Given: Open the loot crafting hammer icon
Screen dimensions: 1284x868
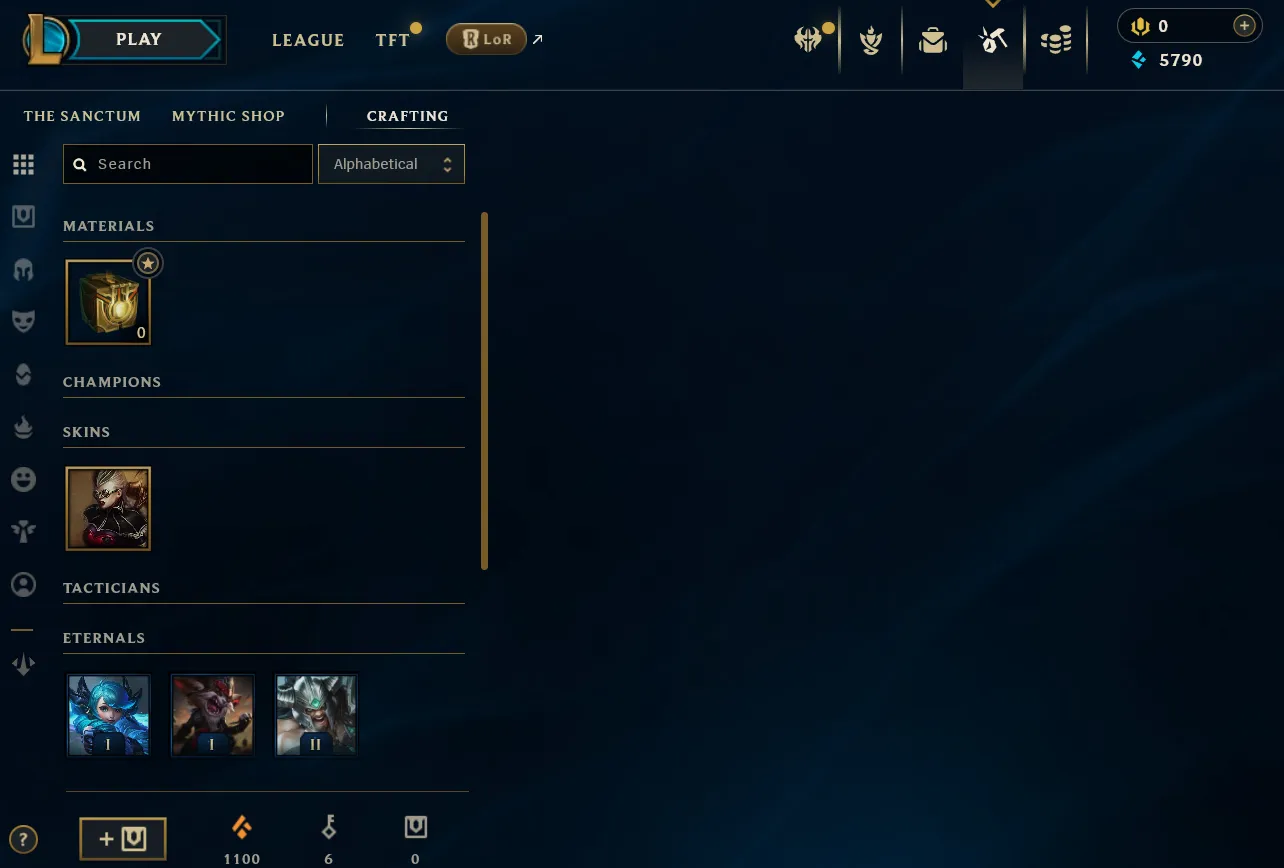Looking at the screenshot, I should pyautogui.click(x=992, y=39).
